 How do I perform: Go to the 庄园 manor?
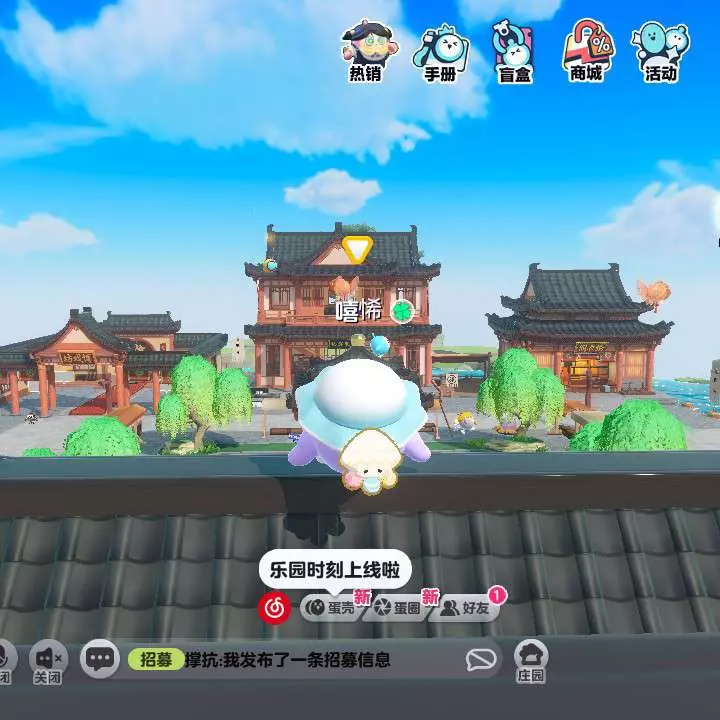(x=531, y=661)
